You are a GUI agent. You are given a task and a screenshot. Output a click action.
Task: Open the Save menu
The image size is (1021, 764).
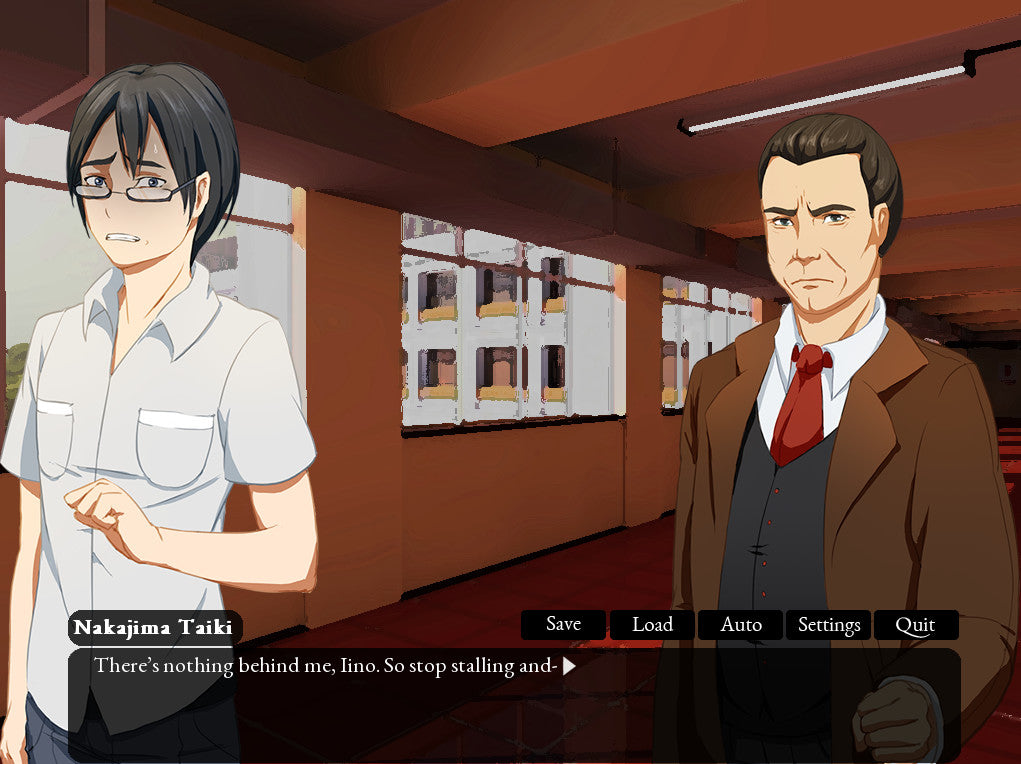click(563, 625)
